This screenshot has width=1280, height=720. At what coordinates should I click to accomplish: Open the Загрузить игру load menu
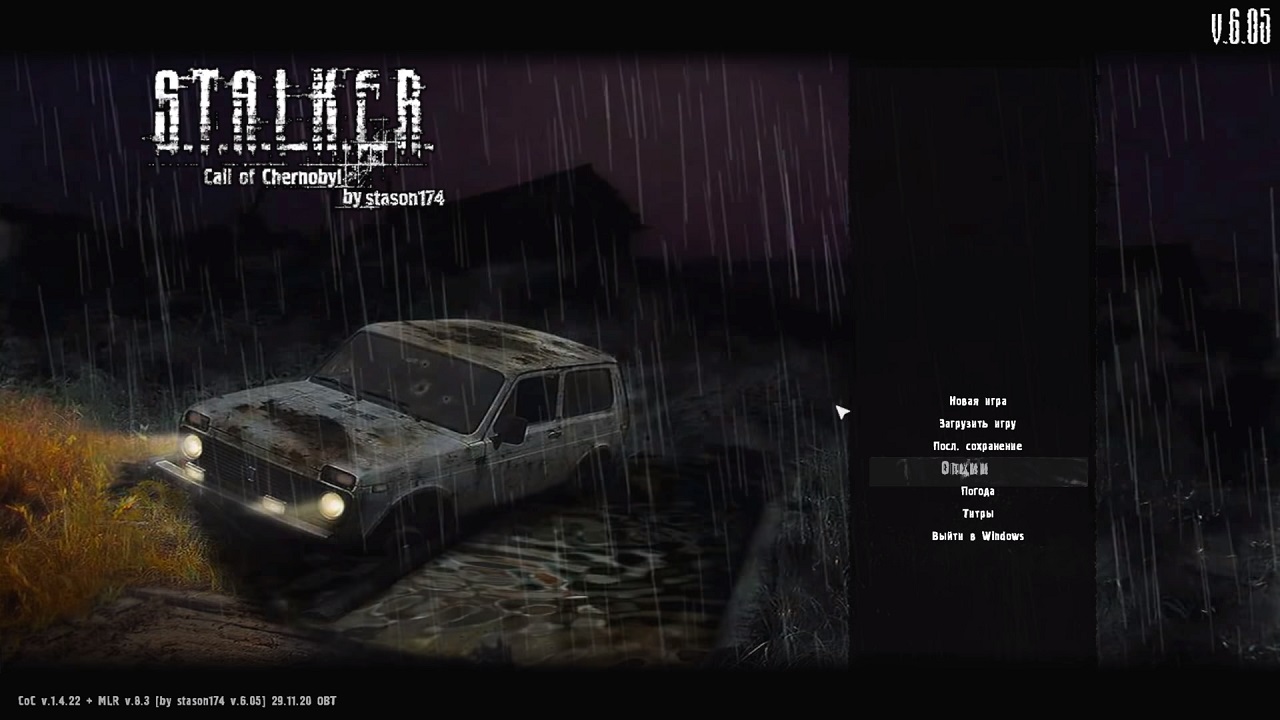click(977, 424)
